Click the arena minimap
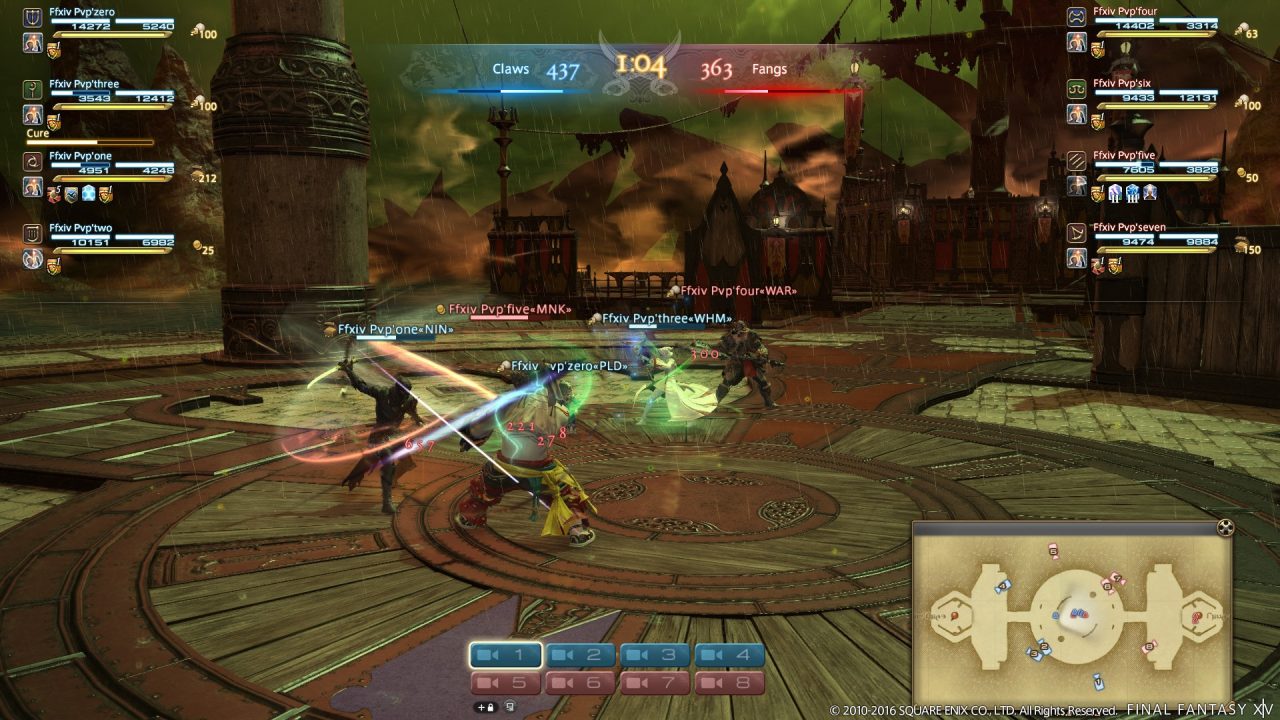The height and width of the screenshot is (720, 1280). (x=1072, y=612)
